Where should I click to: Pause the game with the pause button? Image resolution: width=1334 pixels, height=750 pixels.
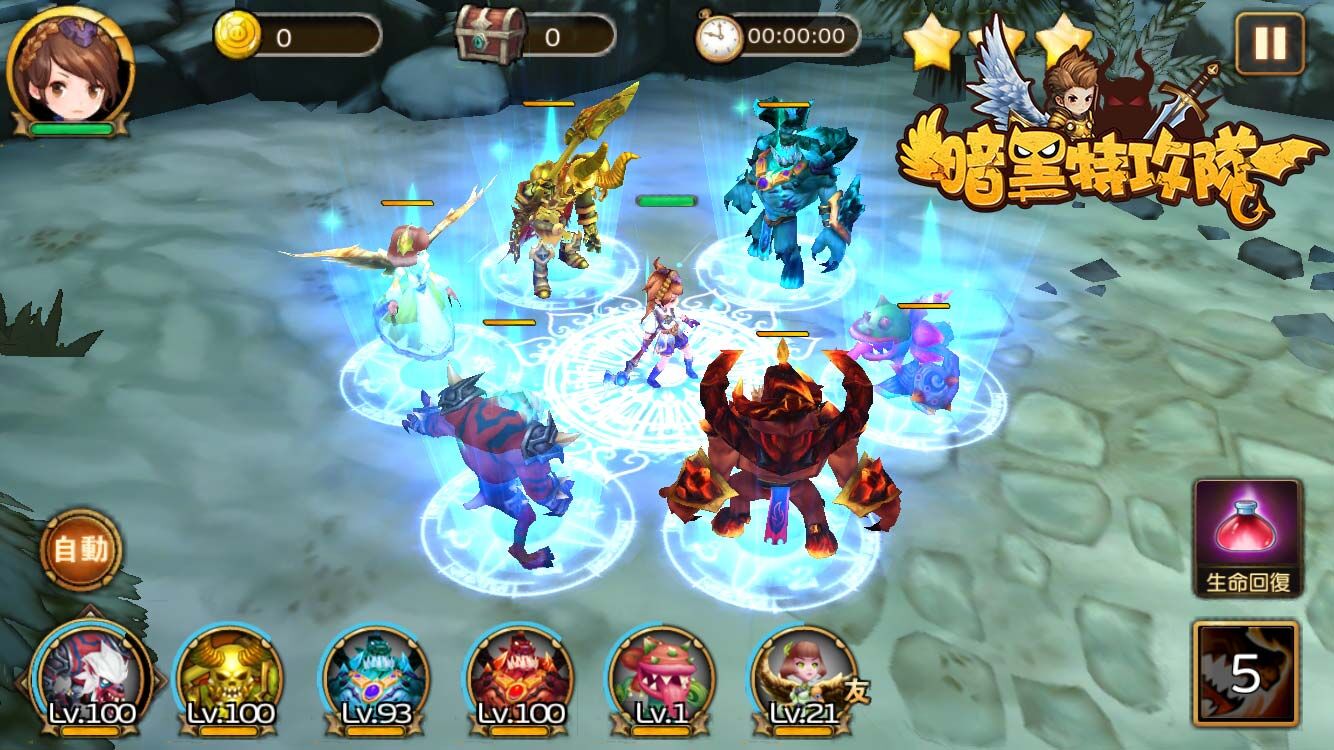(1269, 44)
